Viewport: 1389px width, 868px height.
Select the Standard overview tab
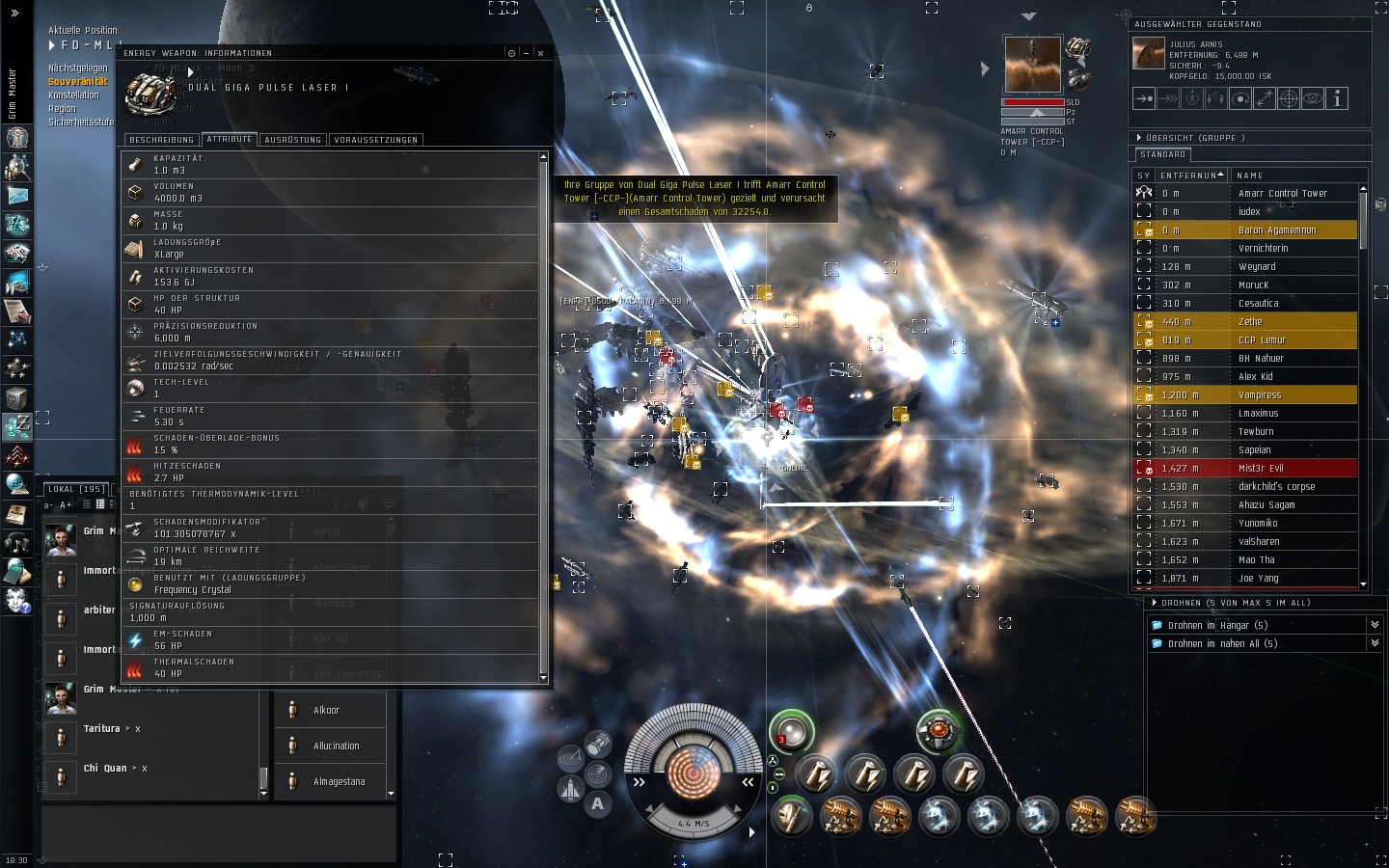[x=1162, y=154]
